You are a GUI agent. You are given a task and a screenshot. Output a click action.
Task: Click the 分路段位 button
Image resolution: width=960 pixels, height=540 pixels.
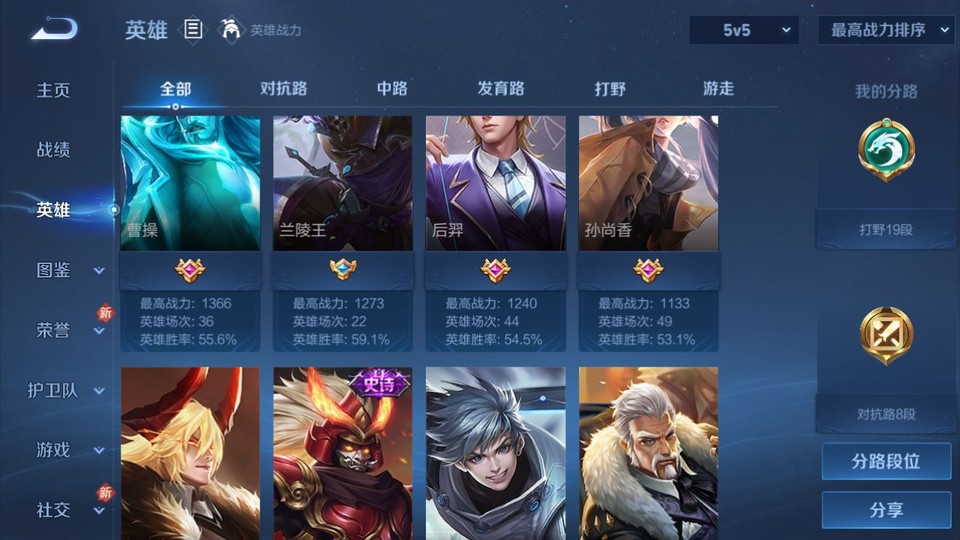(886, 461)
